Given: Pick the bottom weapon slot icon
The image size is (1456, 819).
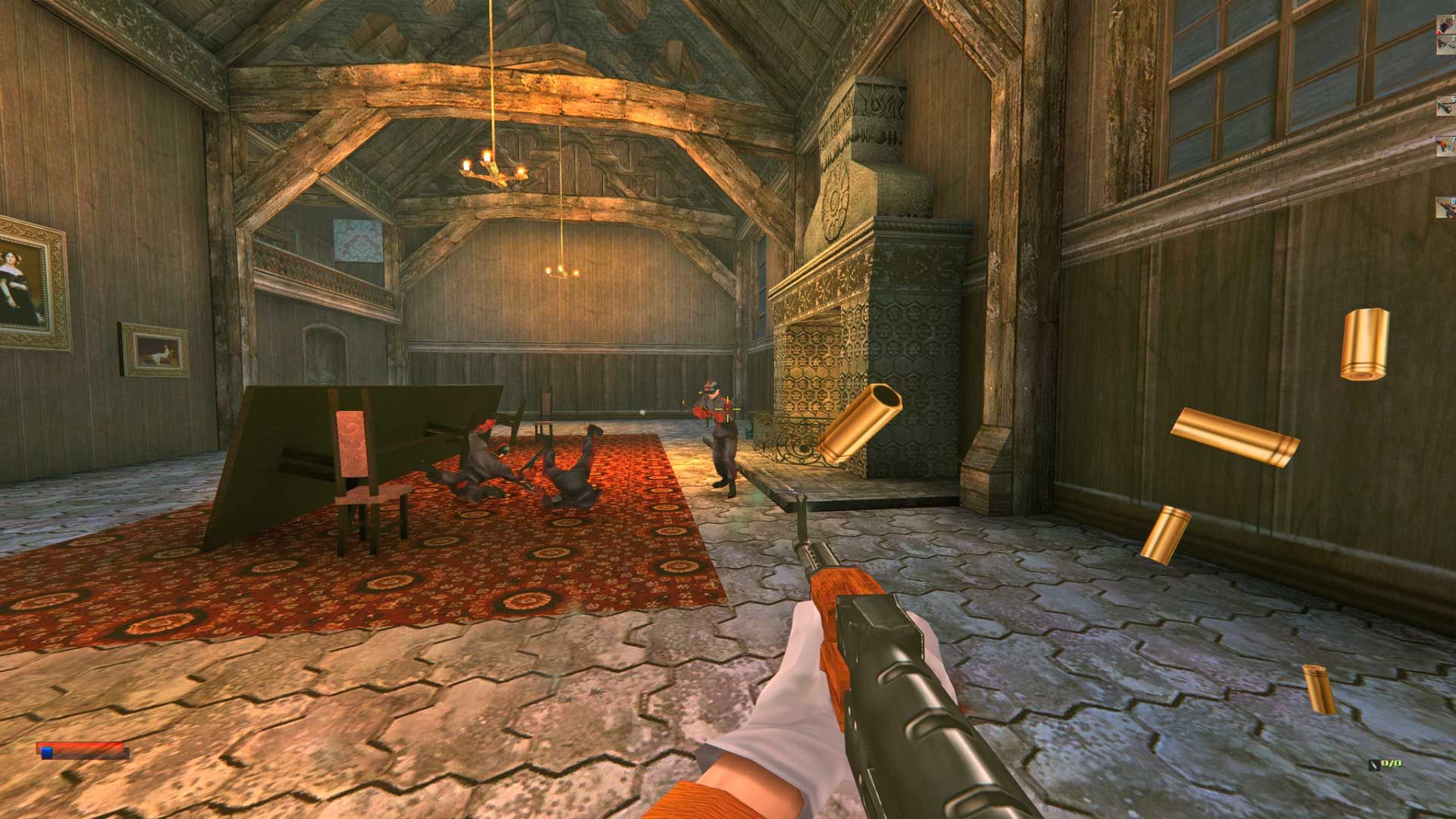Looking at the screenshot, I should pyautogui.click(x=1445, y=206).
